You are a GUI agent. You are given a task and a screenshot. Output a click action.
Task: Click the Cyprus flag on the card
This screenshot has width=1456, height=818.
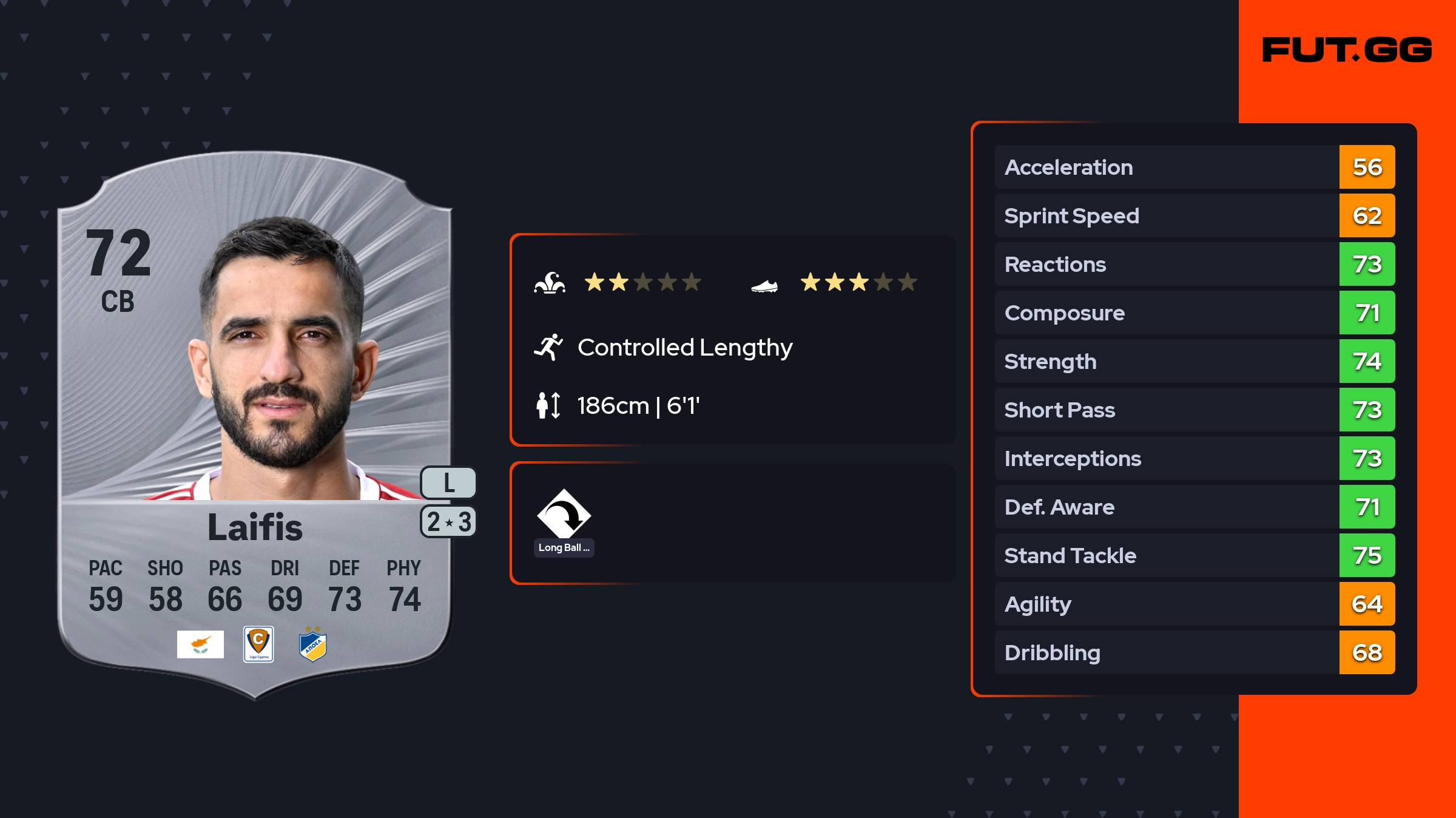(x=200, y=644)
